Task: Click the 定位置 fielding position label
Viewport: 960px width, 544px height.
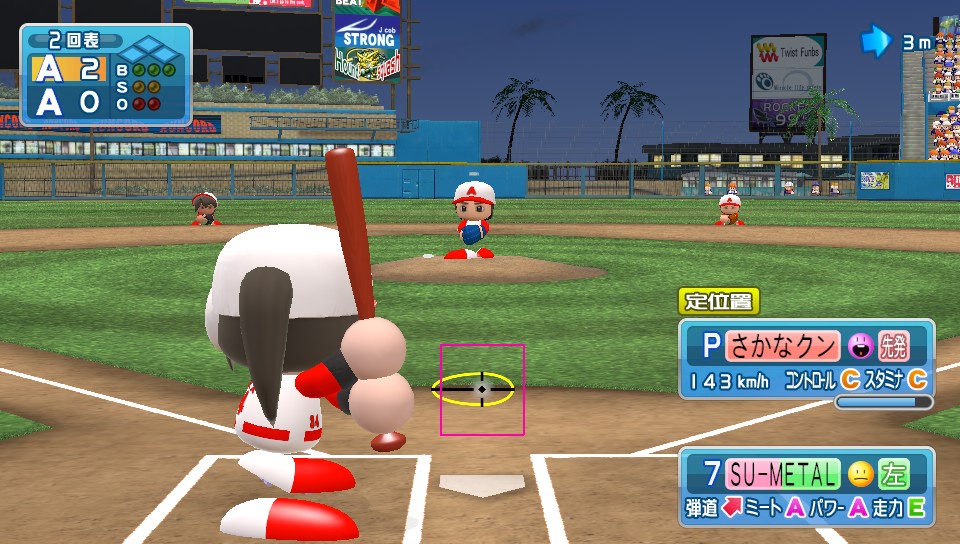Action: click(x=719, y=300)
